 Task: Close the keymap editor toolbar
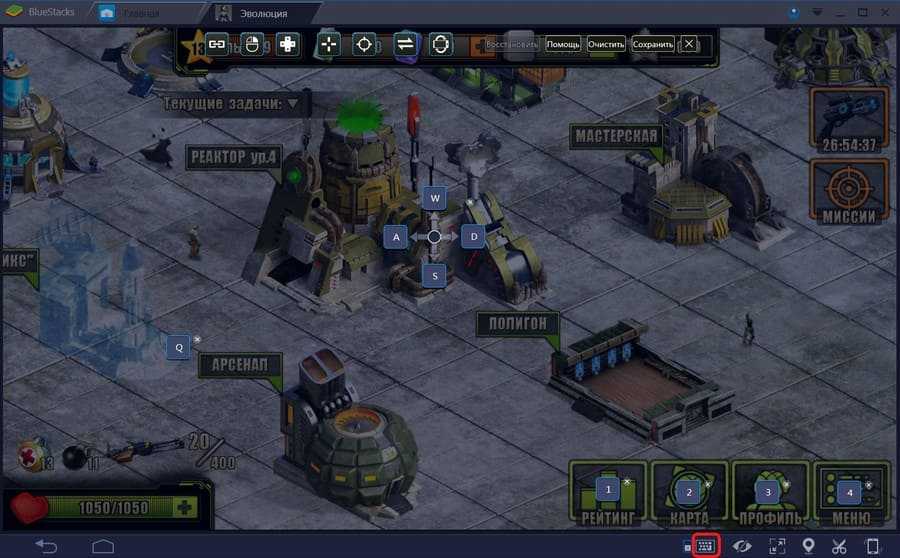pos(688,45)
